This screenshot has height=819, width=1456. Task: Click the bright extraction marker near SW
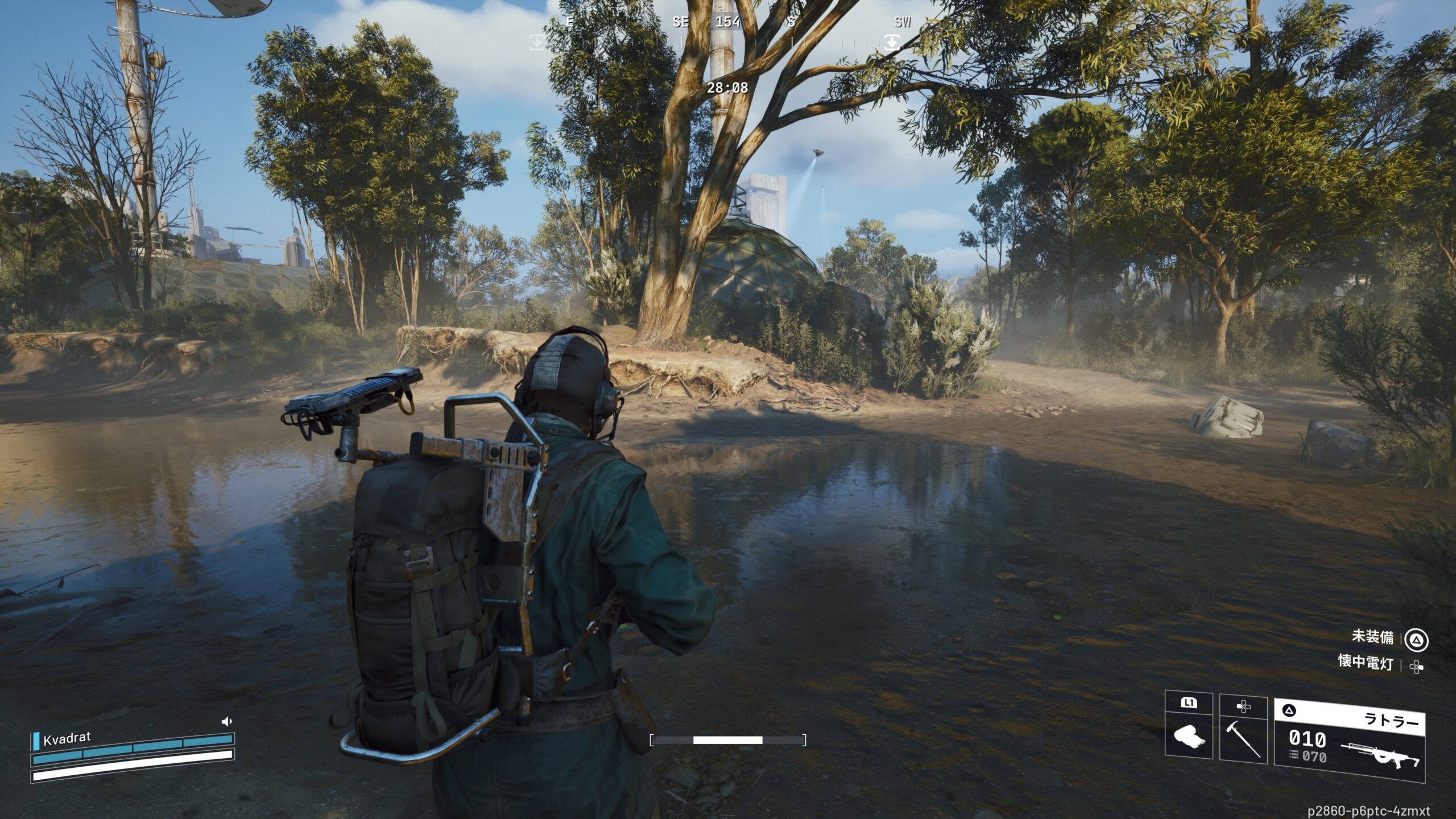(x=891, y=42)
